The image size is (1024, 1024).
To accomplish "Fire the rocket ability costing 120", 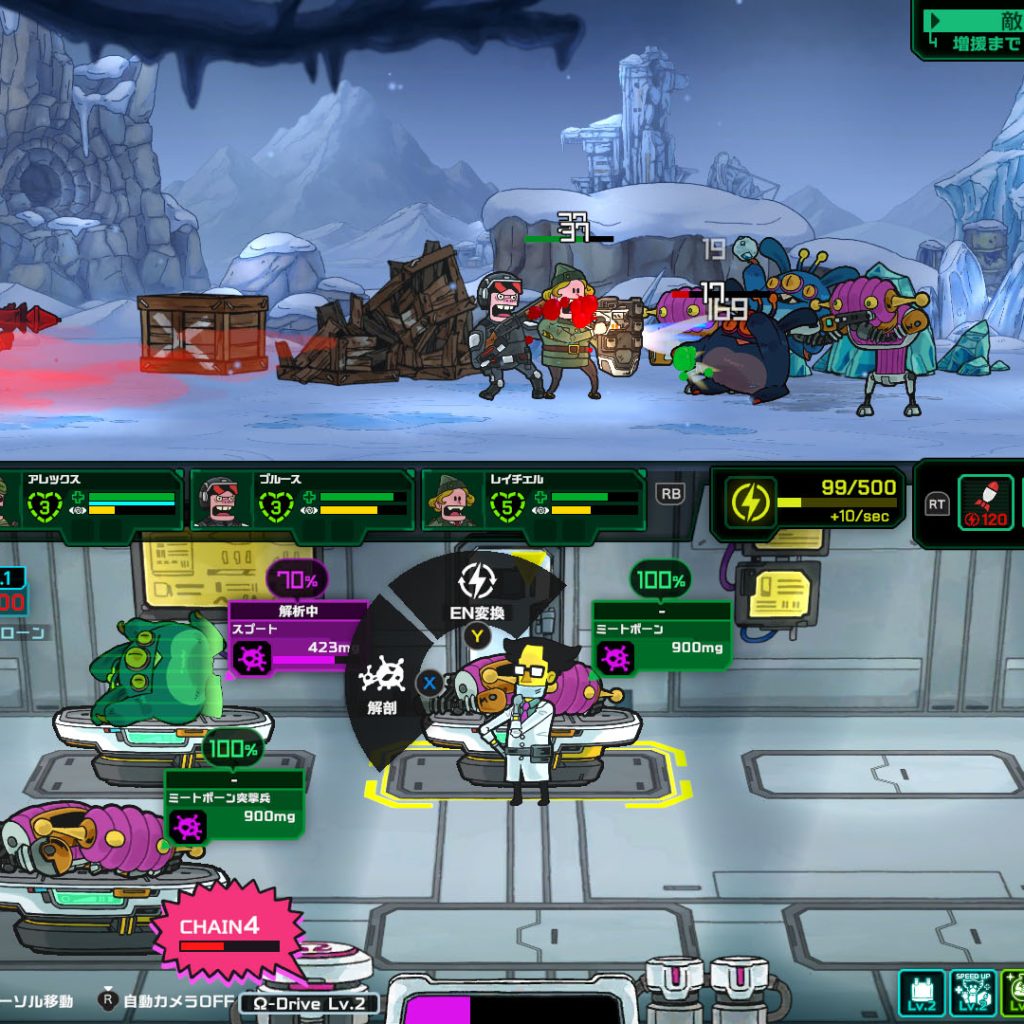I will [x=985, y=502].
